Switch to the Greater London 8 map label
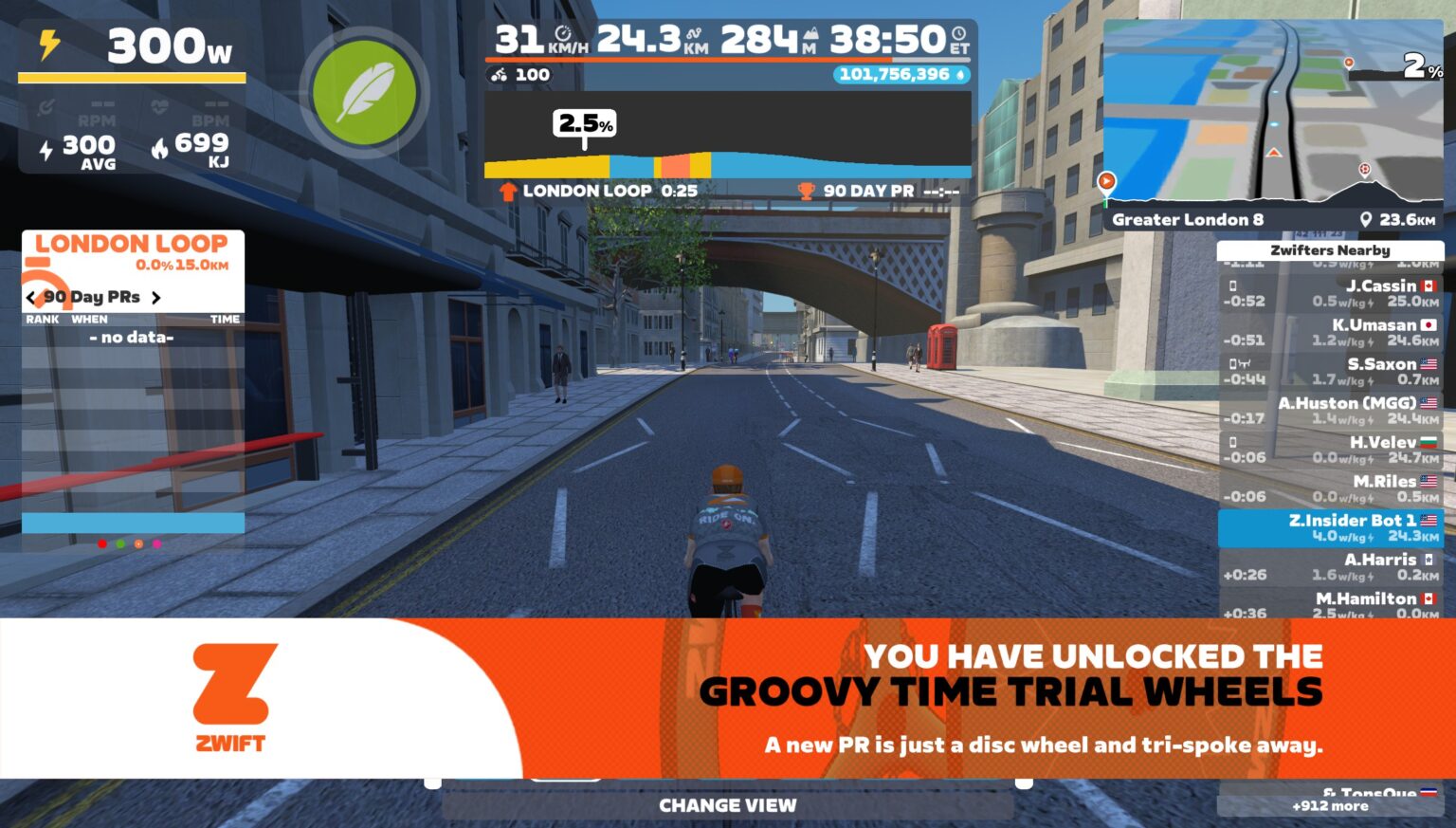This screenshot has width=1456, height=828. (x=1188, y=219)
